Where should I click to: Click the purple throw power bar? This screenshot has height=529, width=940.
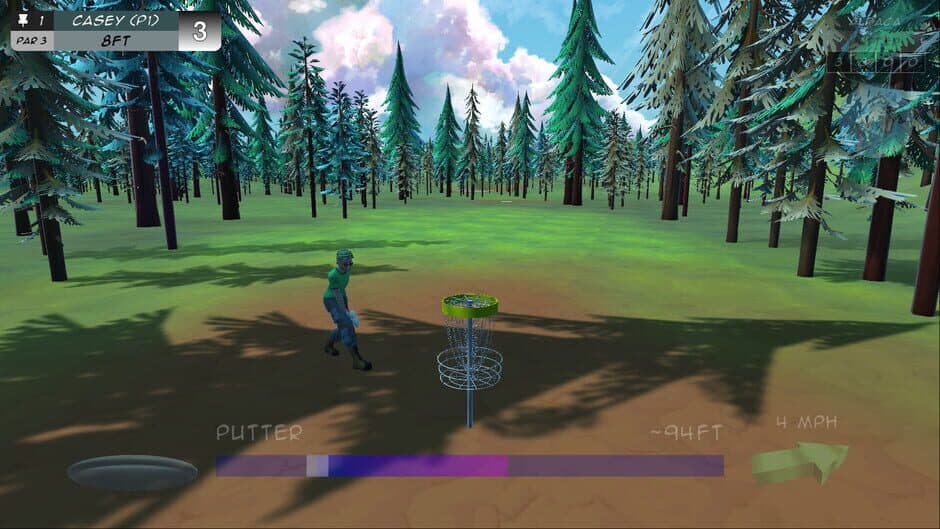coord(469,466)
